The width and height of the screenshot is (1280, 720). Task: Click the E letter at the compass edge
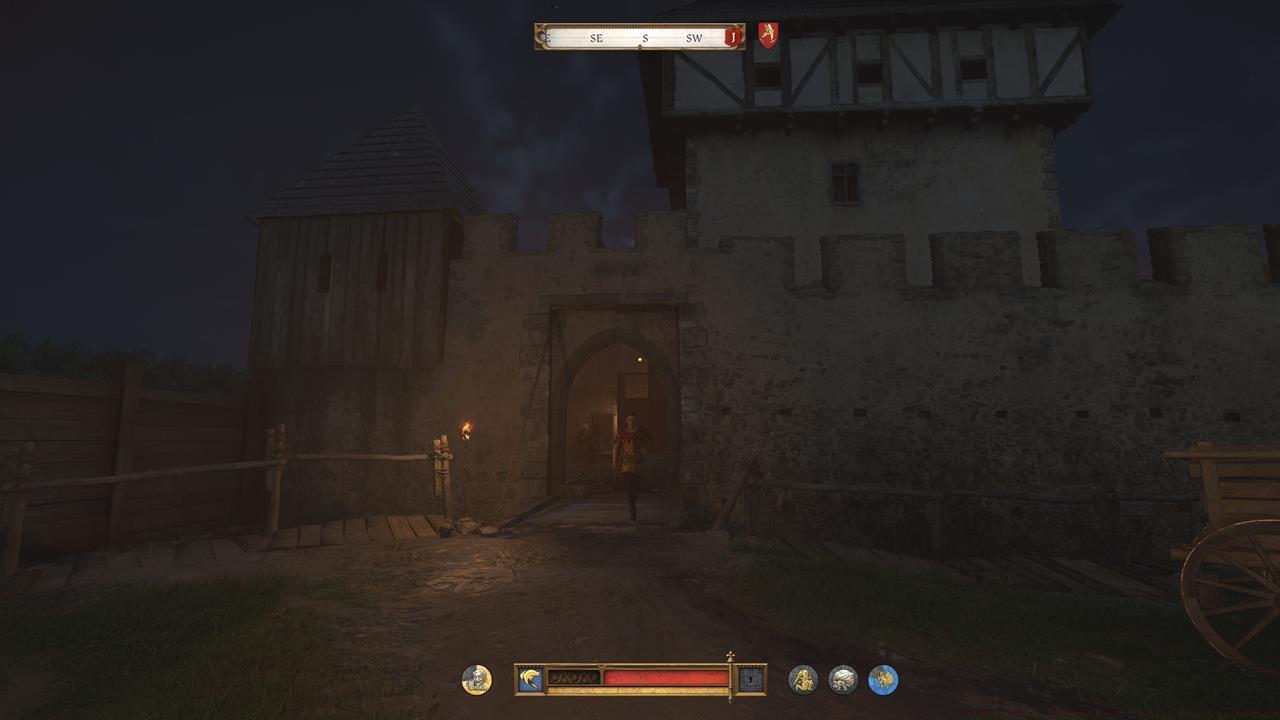(547, 36)
